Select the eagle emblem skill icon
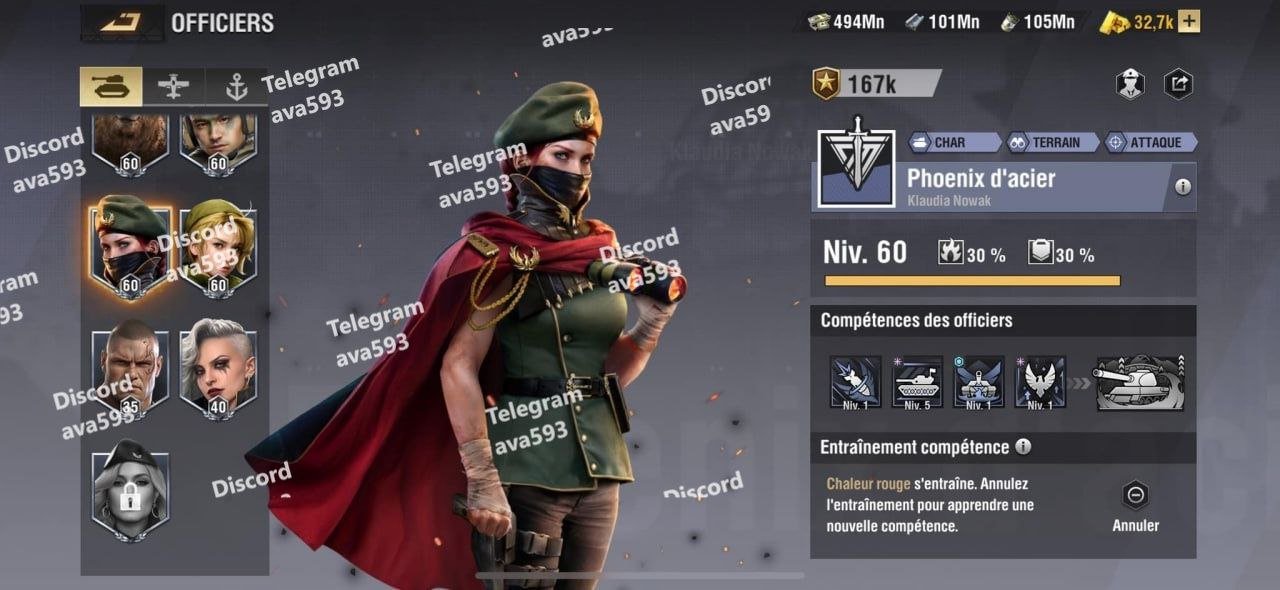 [x=1040, y=382]
